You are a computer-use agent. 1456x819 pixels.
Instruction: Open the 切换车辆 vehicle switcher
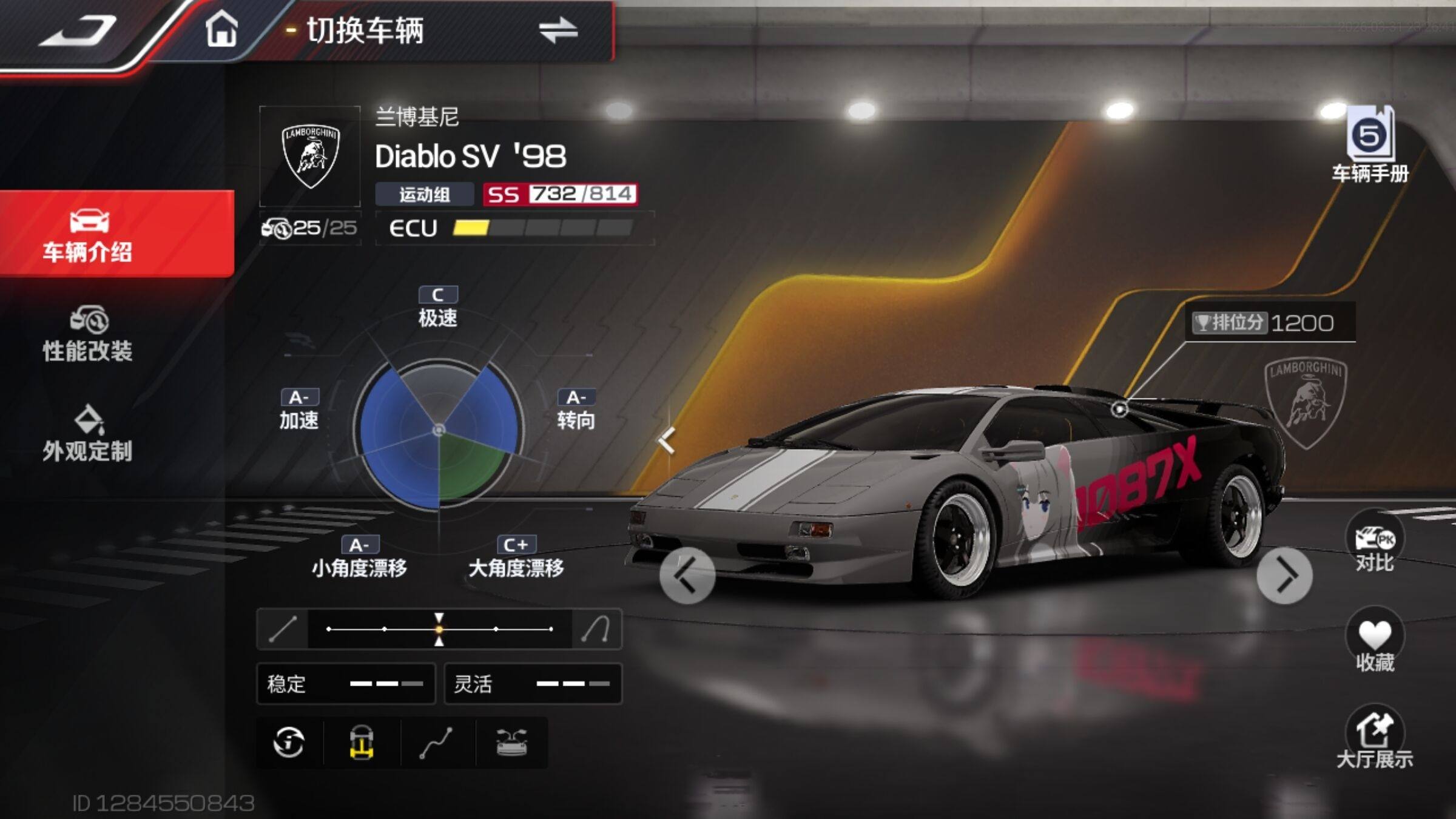coord(443,30)
